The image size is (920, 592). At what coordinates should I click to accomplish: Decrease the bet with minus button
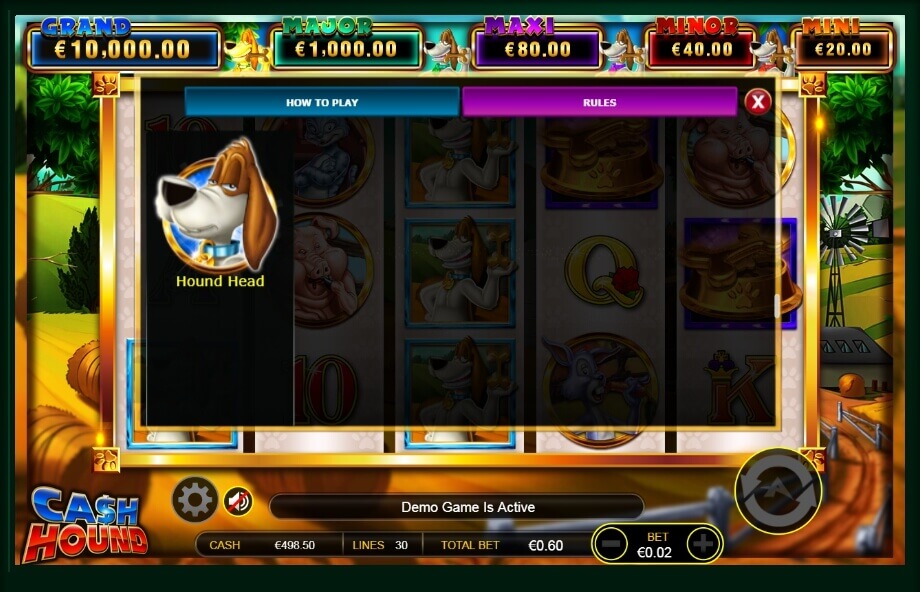click(x=611, y=544)
